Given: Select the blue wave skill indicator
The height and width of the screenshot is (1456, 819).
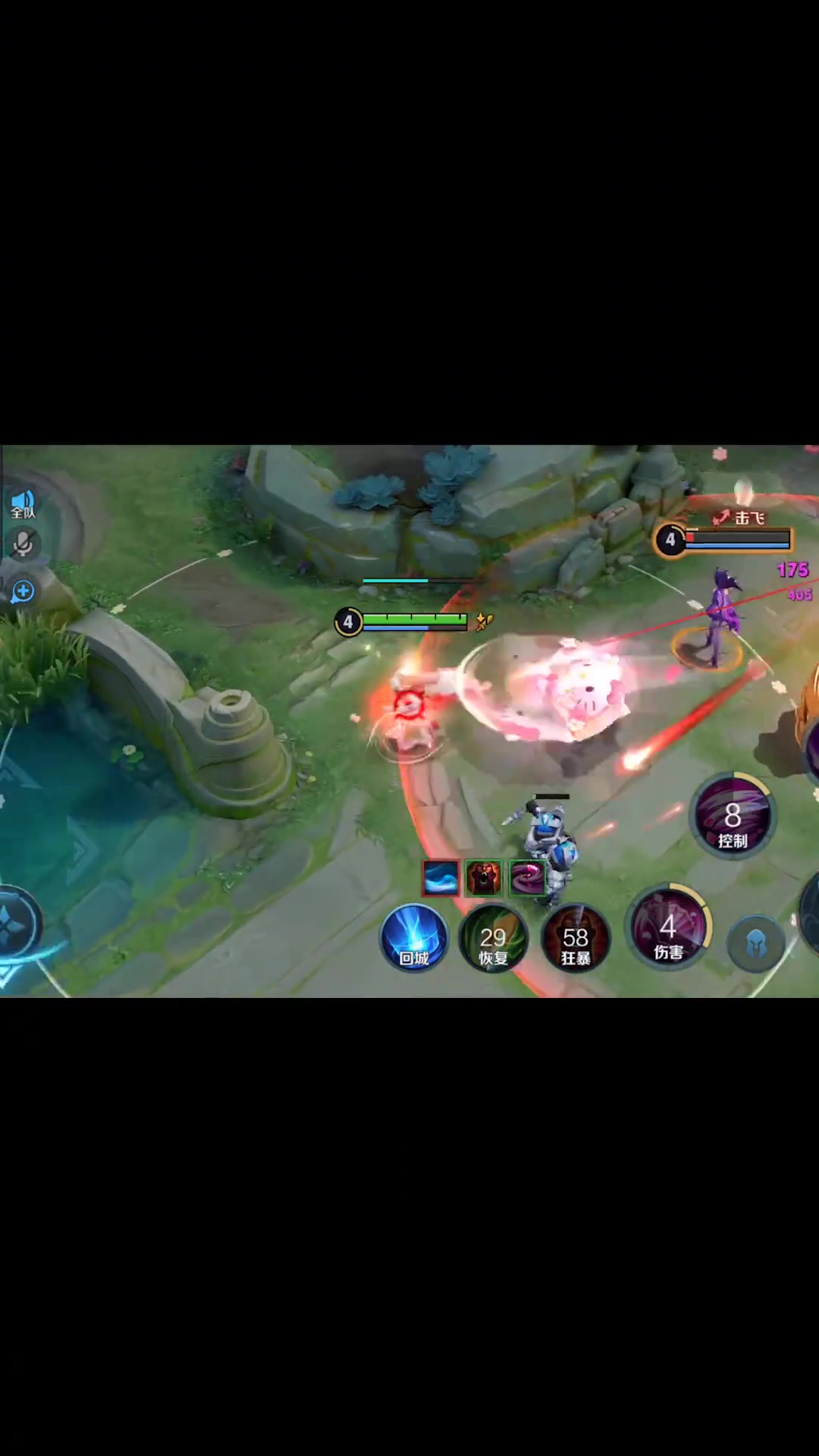Looking at the screenshot, I should (x=441, y=877).
